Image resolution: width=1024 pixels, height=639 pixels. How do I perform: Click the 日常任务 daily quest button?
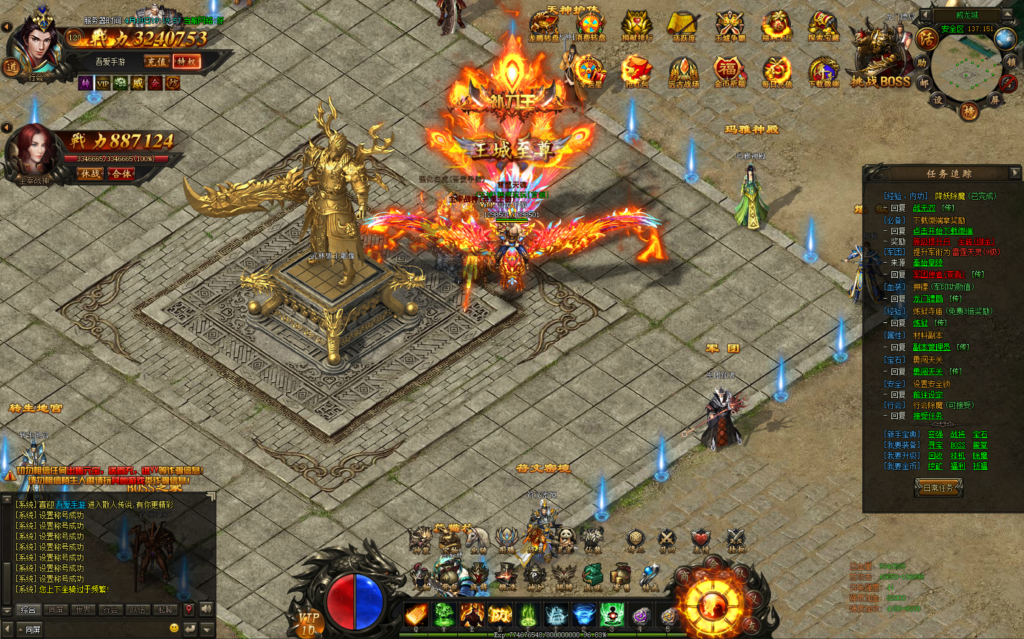point(940,487)
